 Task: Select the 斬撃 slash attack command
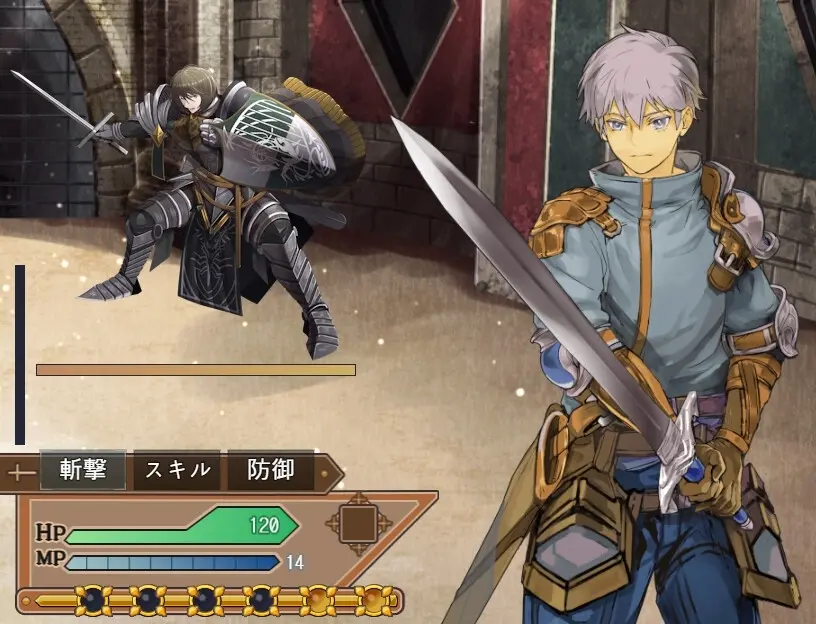tap(83, 470)
